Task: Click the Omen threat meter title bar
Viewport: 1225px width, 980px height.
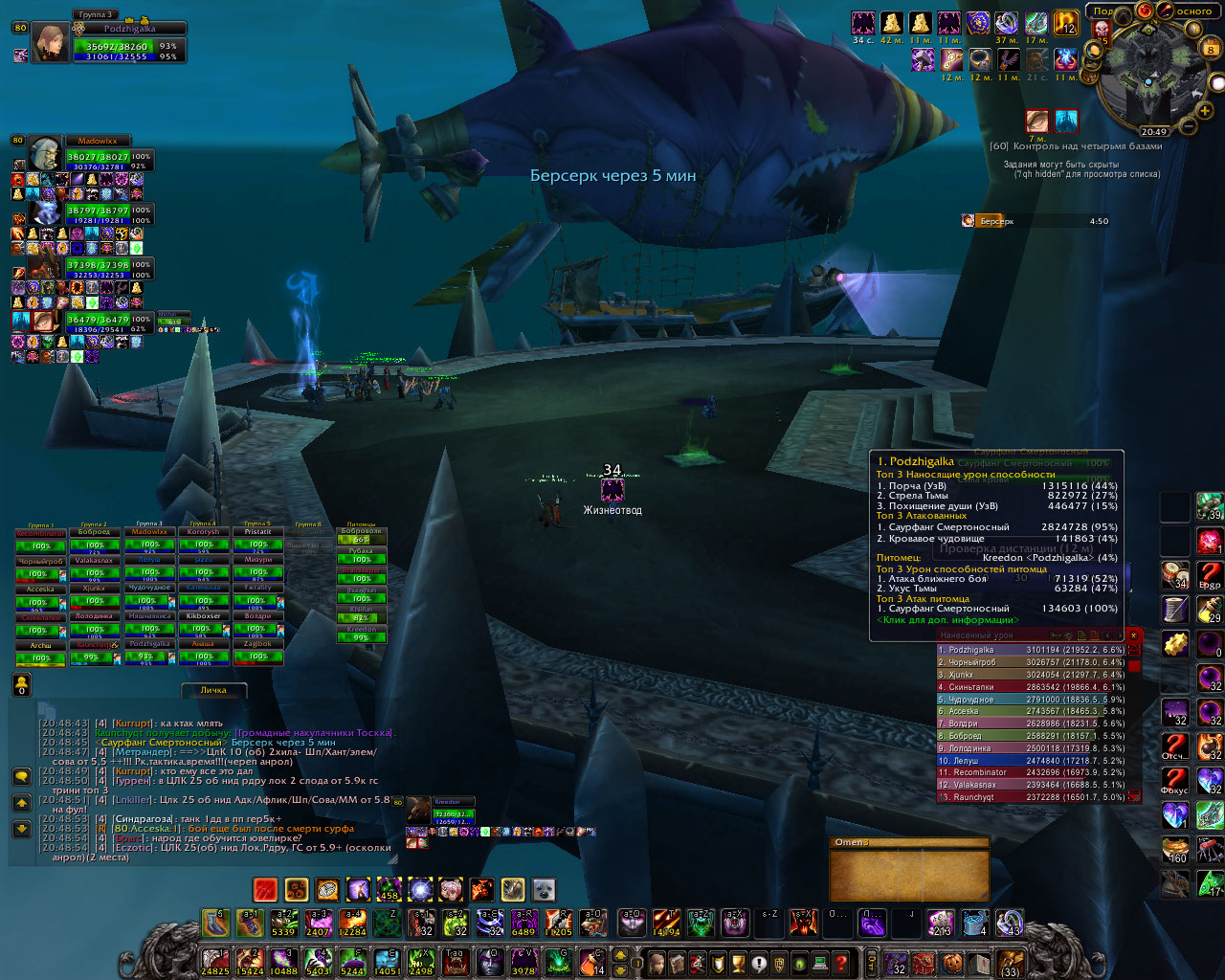Action: point(907,842)
